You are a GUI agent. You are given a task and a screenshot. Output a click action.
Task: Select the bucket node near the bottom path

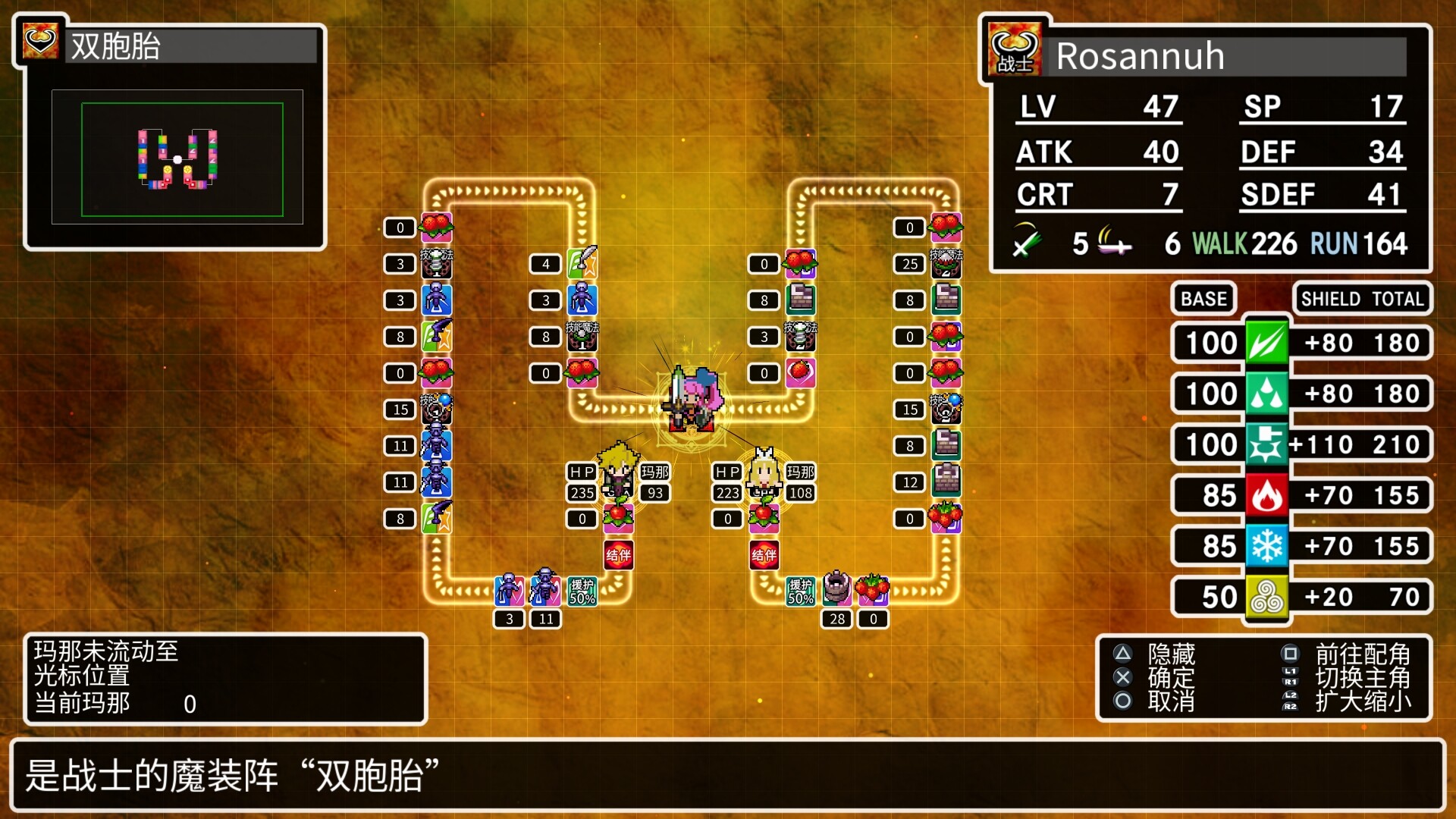[838, 590]
